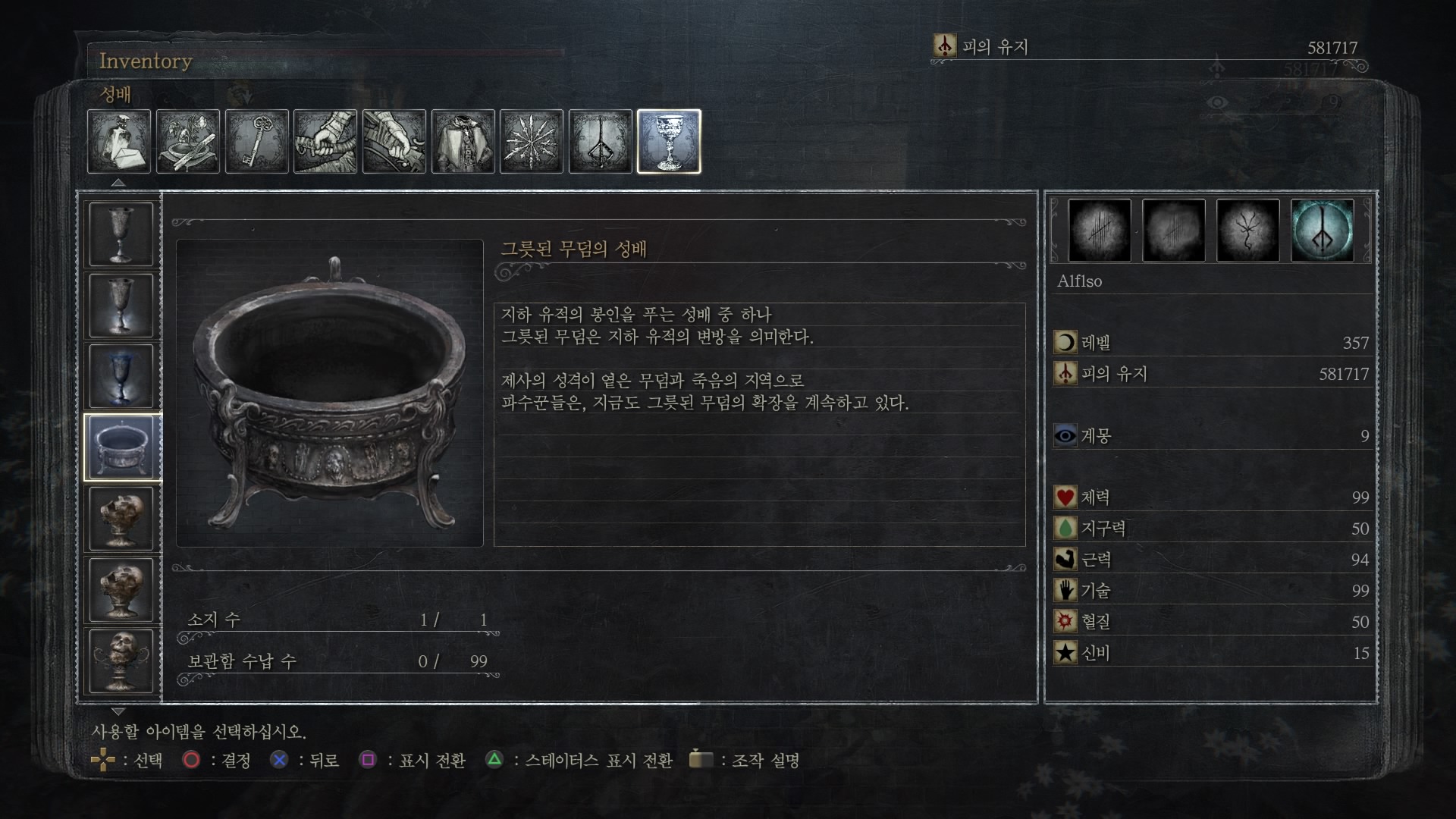Switch to the bowl and flowers materials tab

point(188,142)
